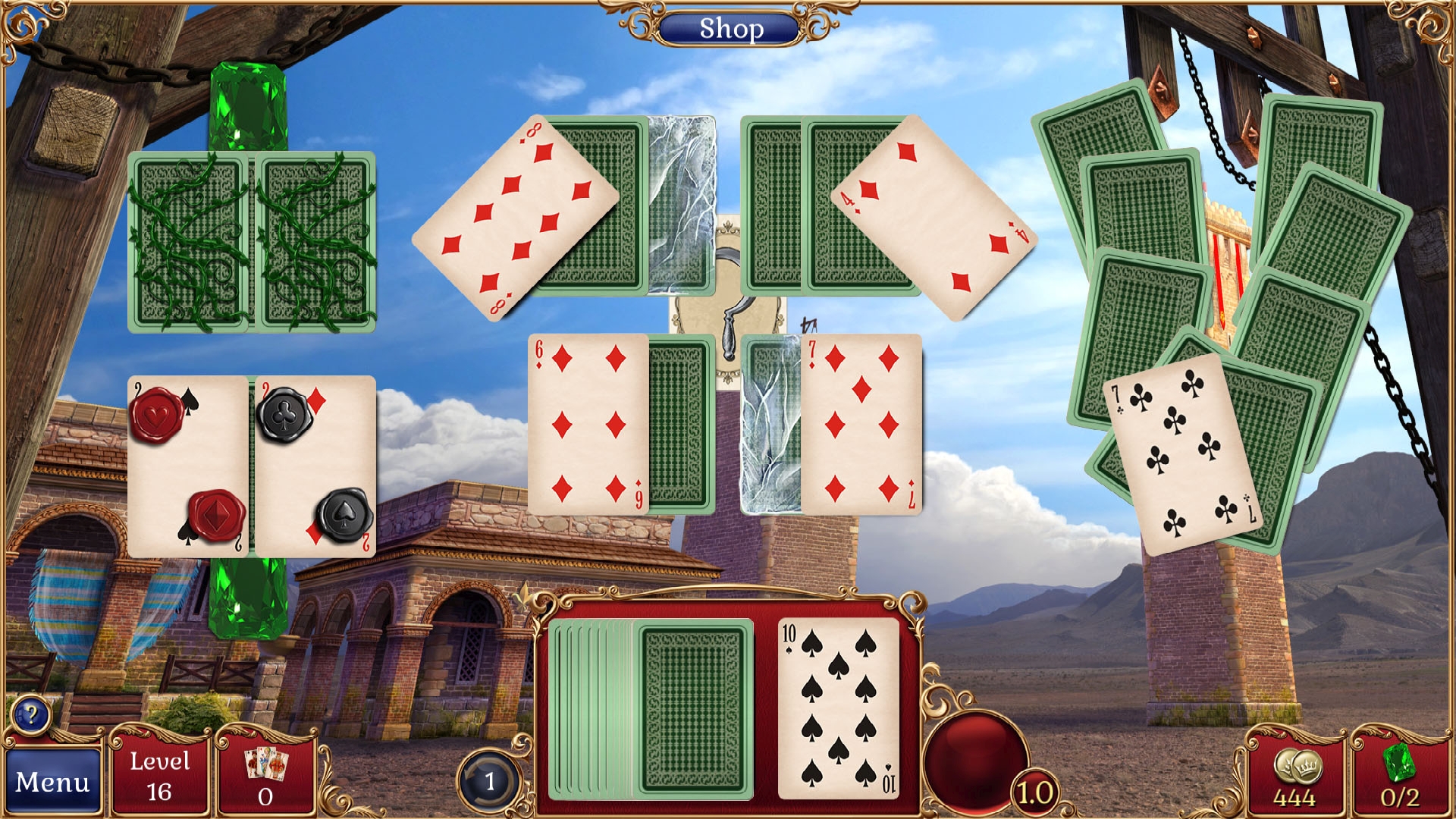This screenshot has width=1456, height=819.
Task: Select the 7 of diamonds card
Action: [864, 425]
